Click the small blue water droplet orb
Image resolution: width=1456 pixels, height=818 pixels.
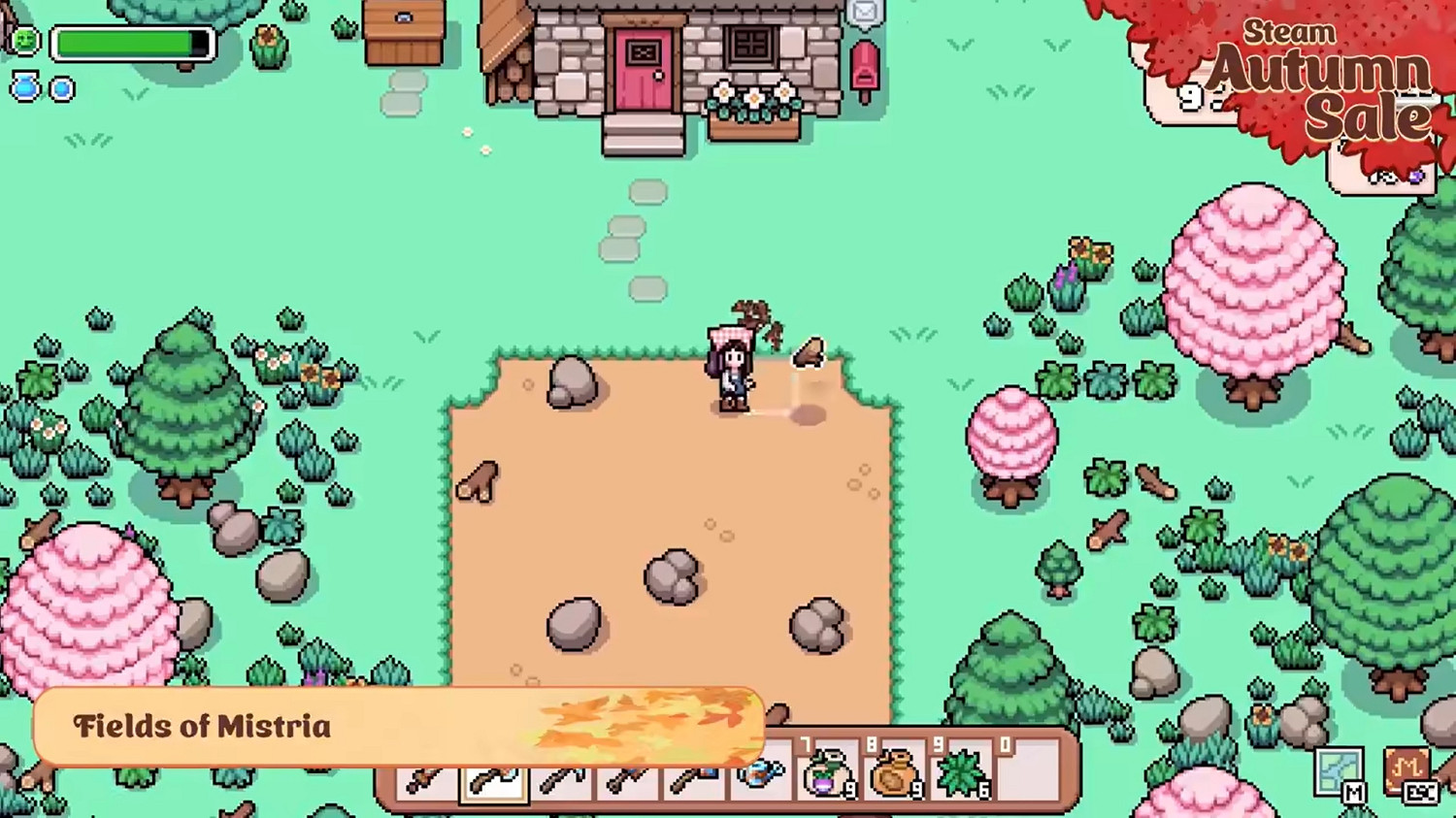point(61,88)
